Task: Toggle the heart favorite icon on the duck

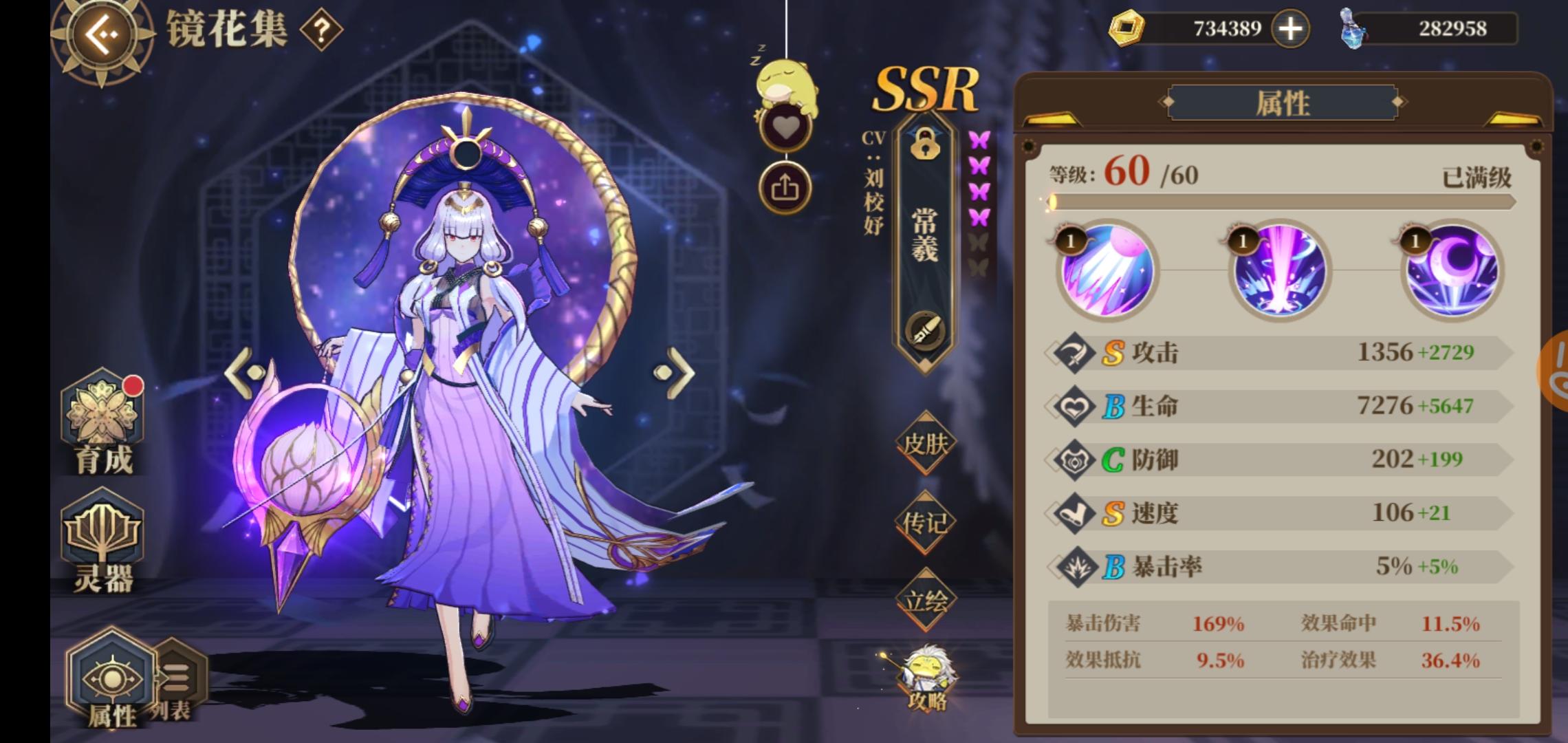Action: click(x=785, y=126)
